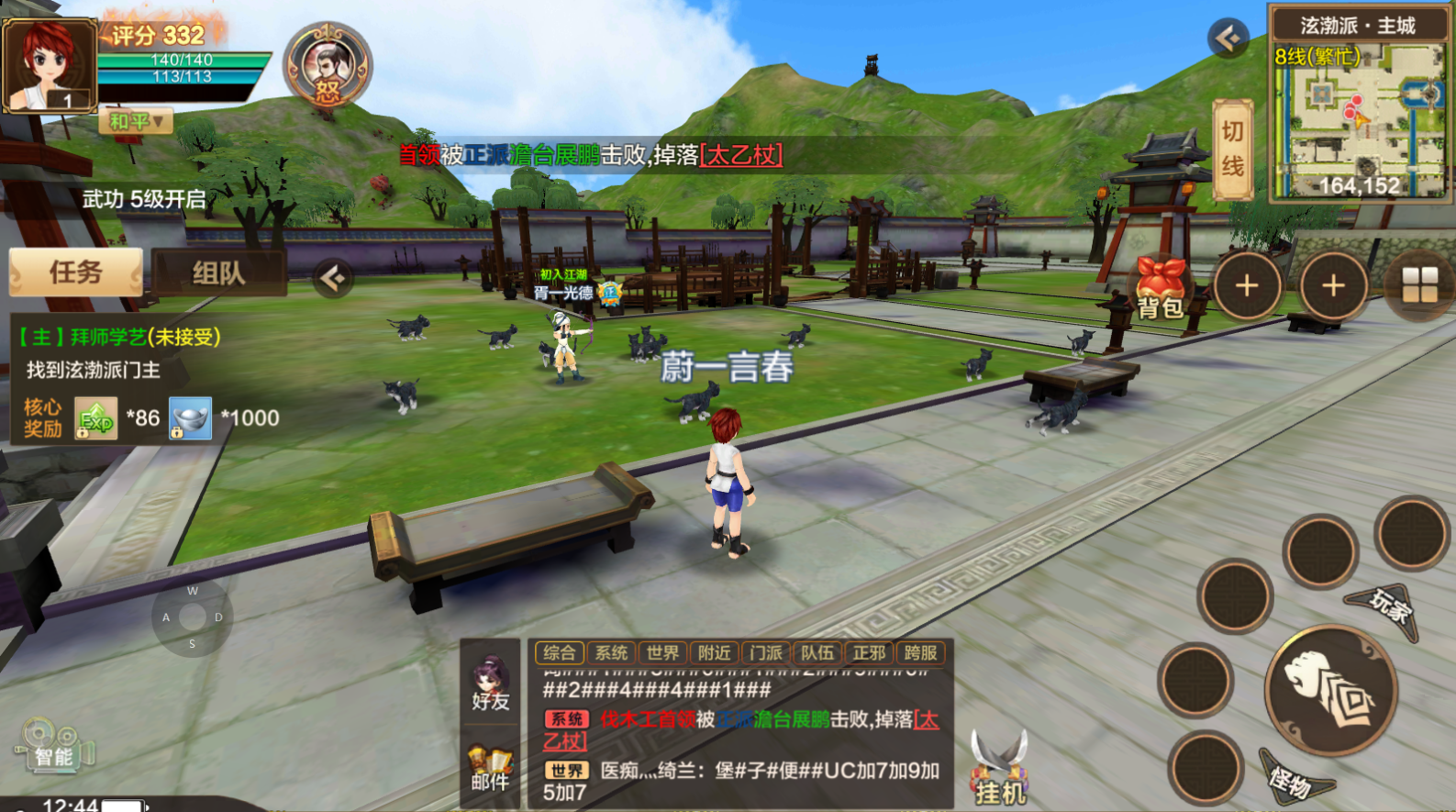This screenshot has height=812, width=1456.
Task: Open the 好友 friends list
Action: [490, 684]
